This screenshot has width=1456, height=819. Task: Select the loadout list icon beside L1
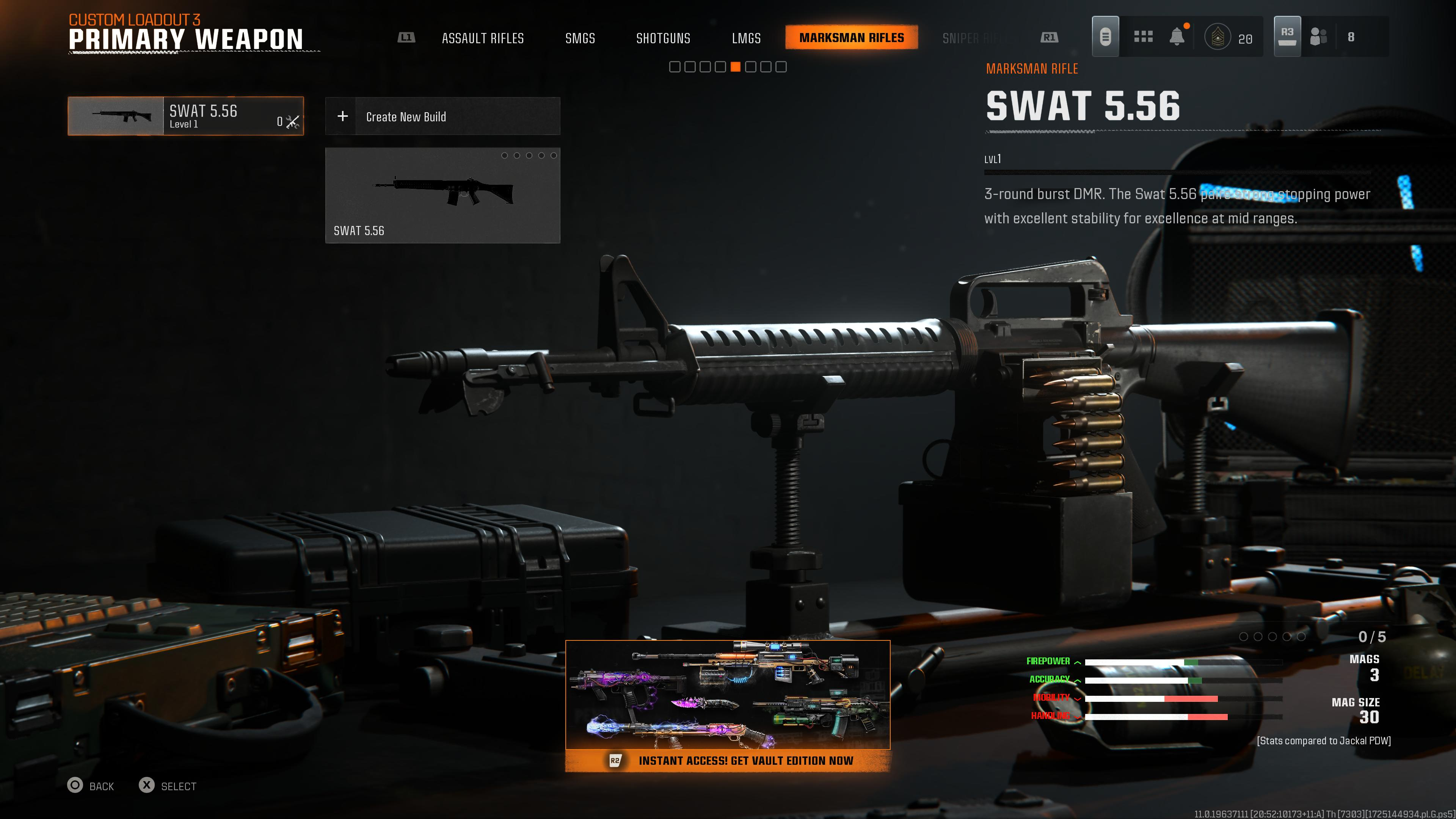(x=1105, y=36)
